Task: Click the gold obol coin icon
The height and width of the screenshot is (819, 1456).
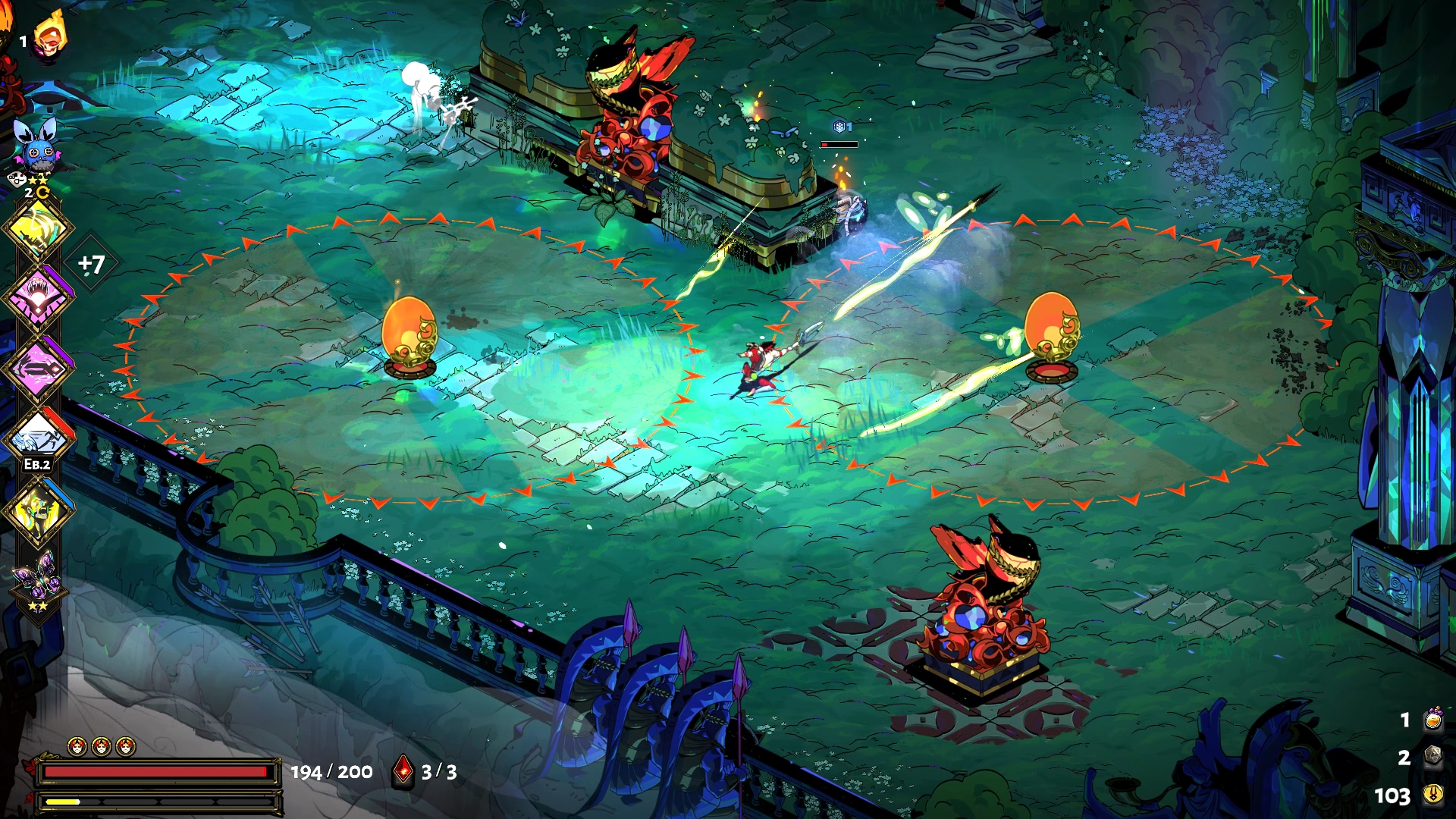Action: (1432, 794)
